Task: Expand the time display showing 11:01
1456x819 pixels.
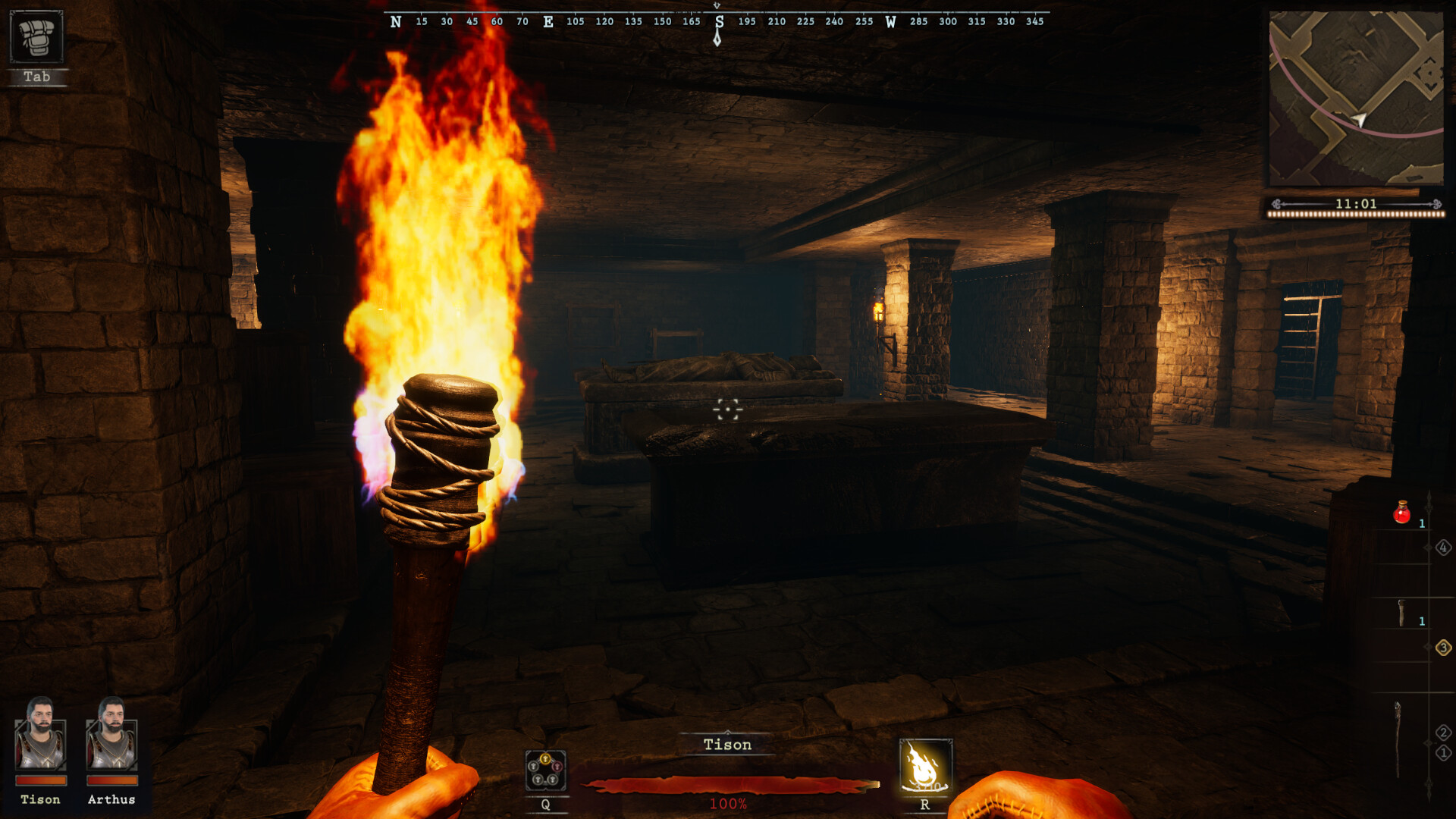Action: [x=1356, y=203]
